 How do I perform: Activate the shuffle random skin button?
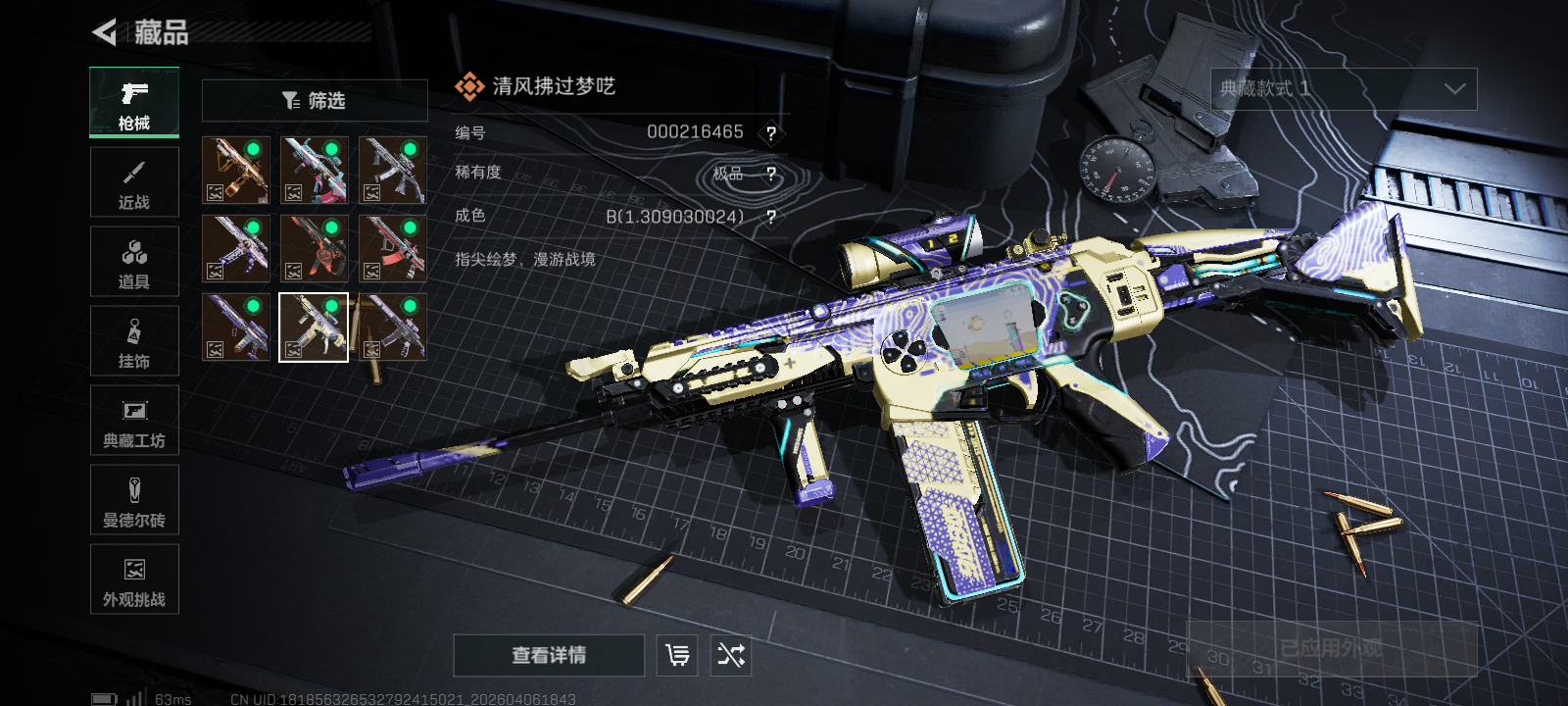click(731, 655)
